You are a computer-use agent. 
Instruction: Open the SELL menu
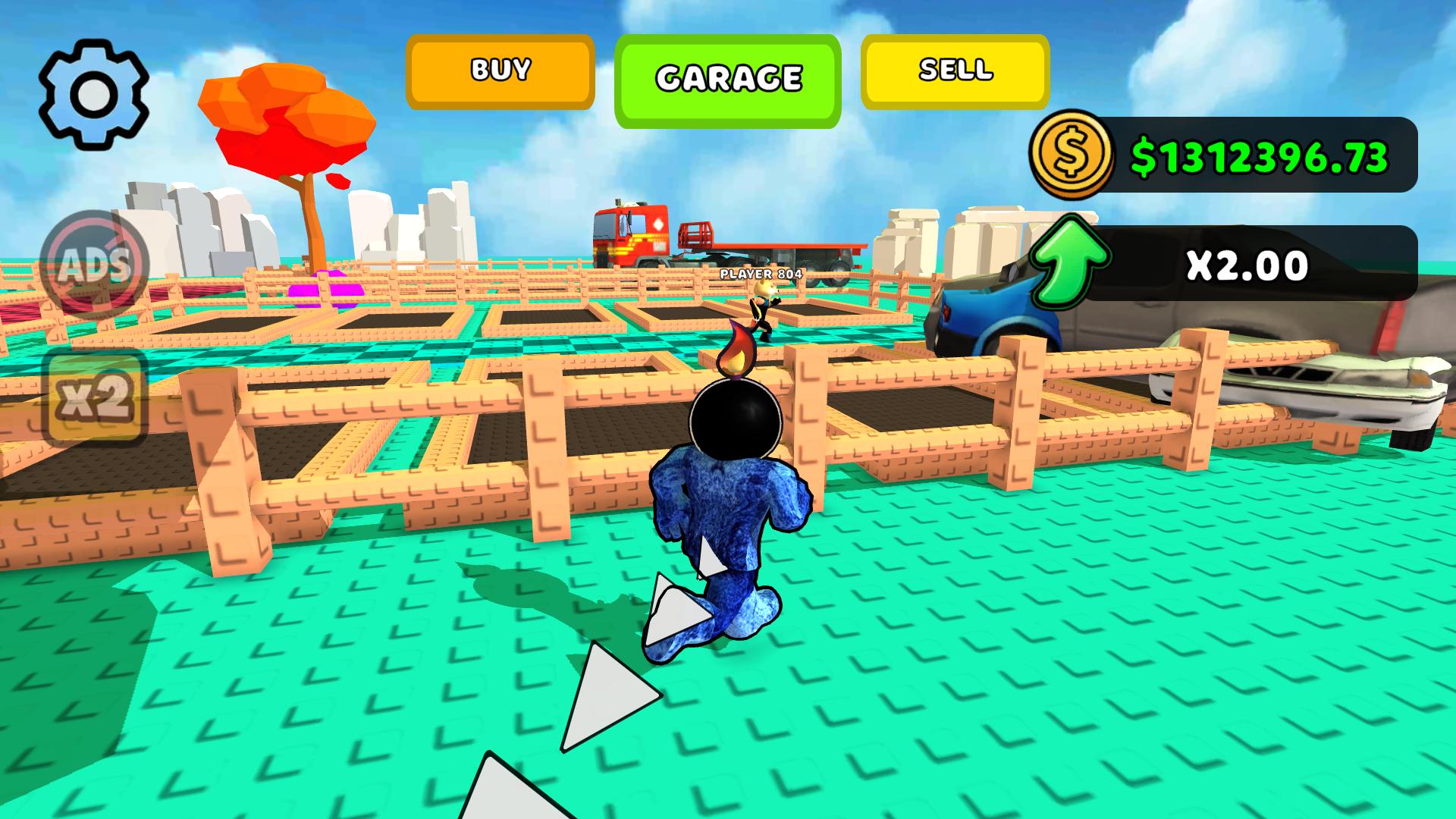[x=954, y=71]
